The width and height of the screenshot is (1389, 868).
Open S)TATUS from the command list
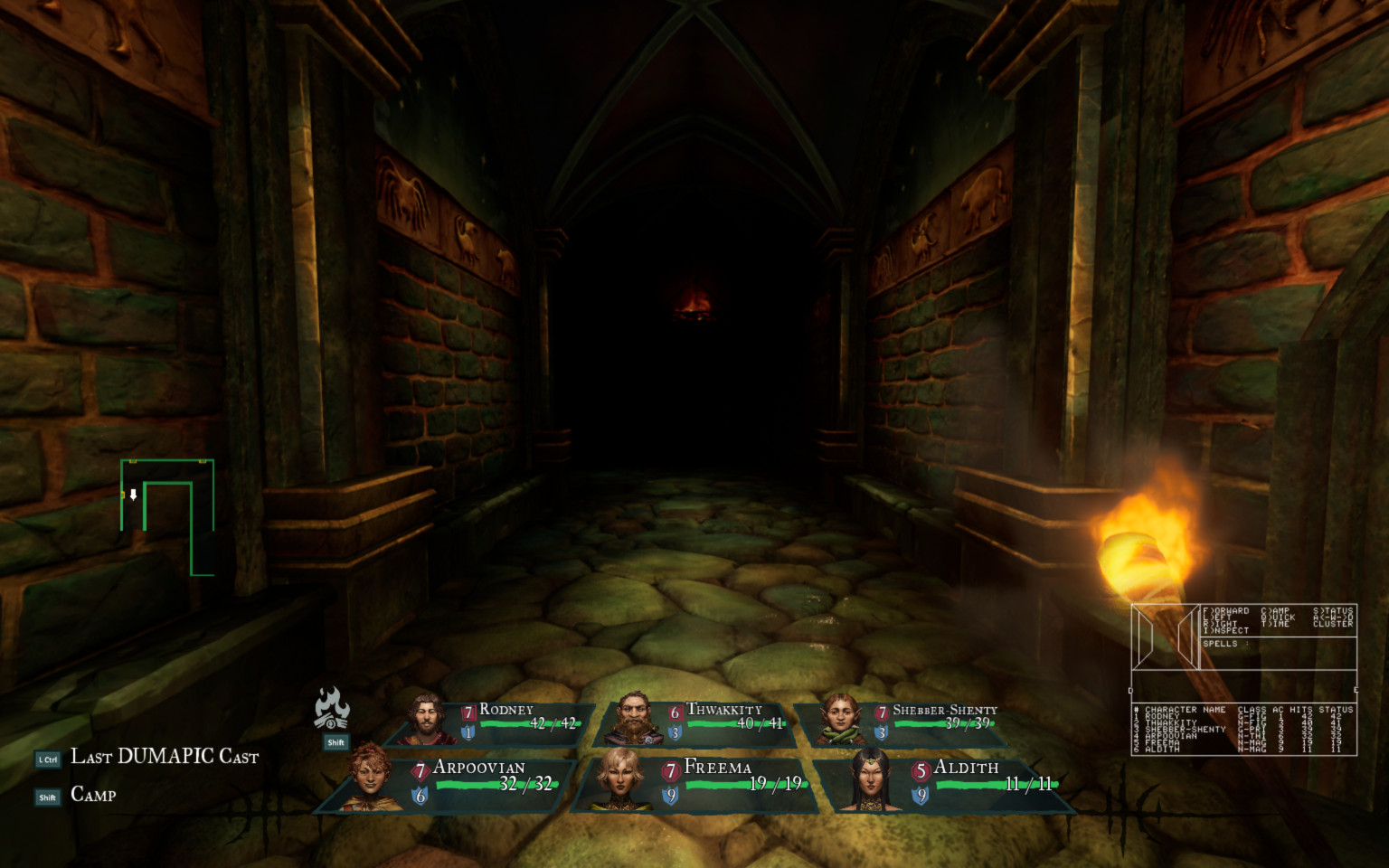tap(1335, 611)
